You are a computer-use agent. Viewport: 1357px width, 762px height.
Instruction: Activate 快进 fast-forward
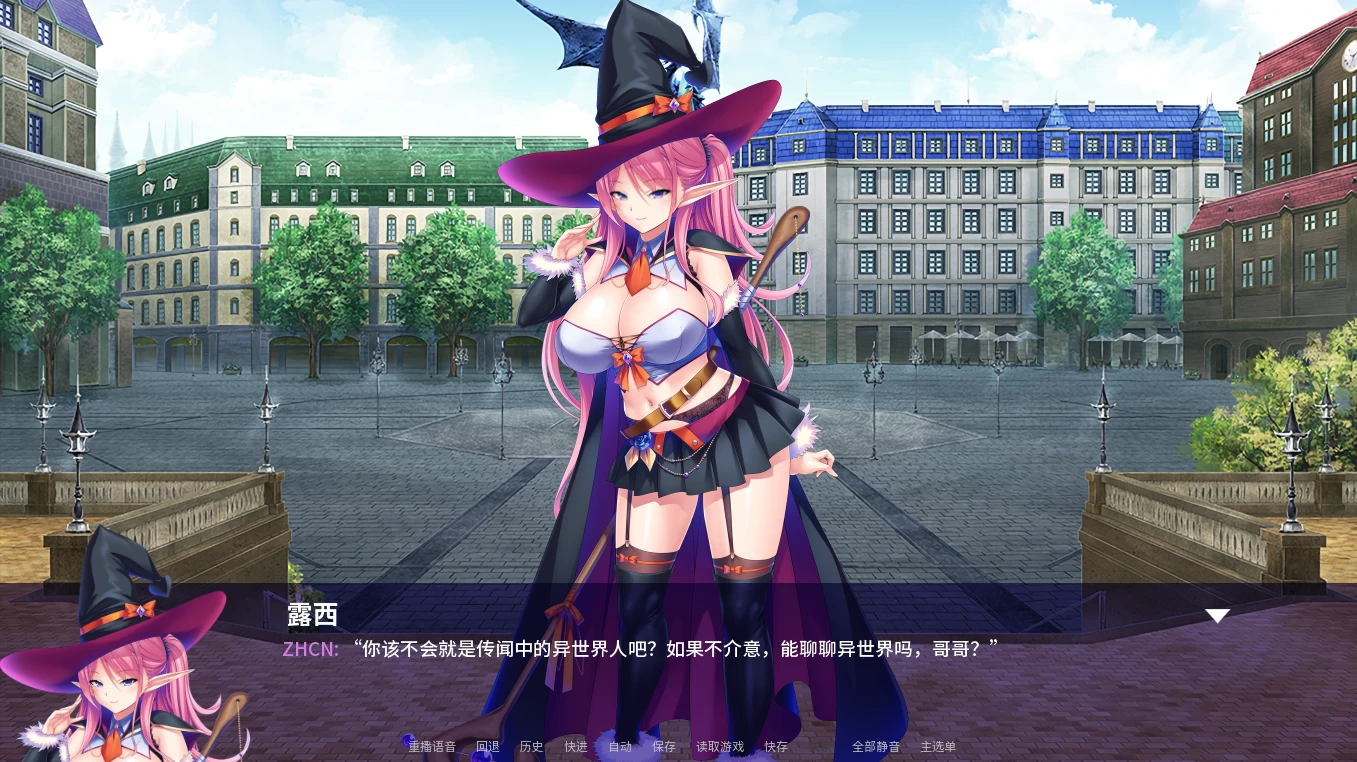click(576, 747)
